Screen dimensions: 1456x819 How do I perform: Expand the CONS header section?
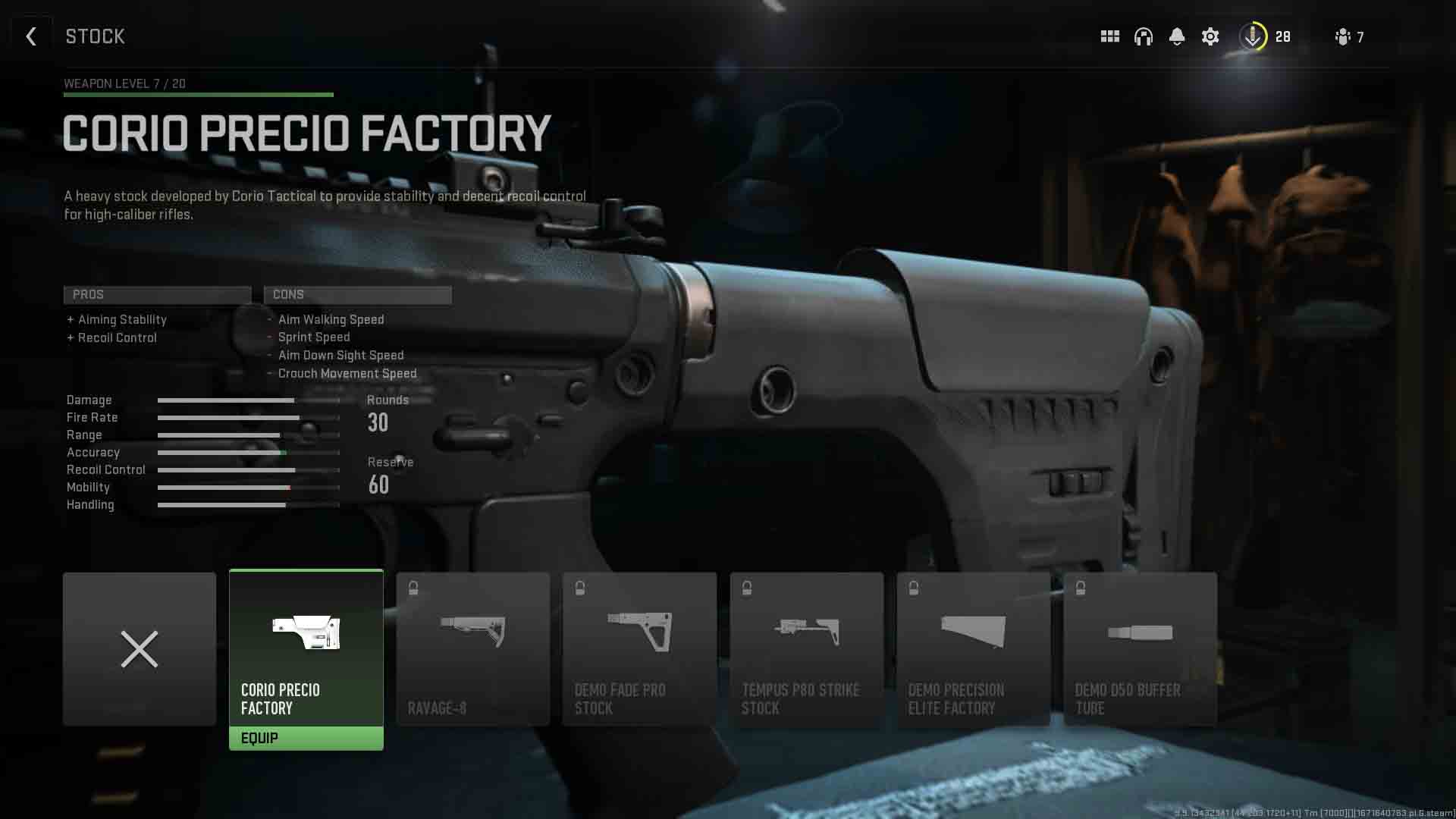[x=357, y=295]
